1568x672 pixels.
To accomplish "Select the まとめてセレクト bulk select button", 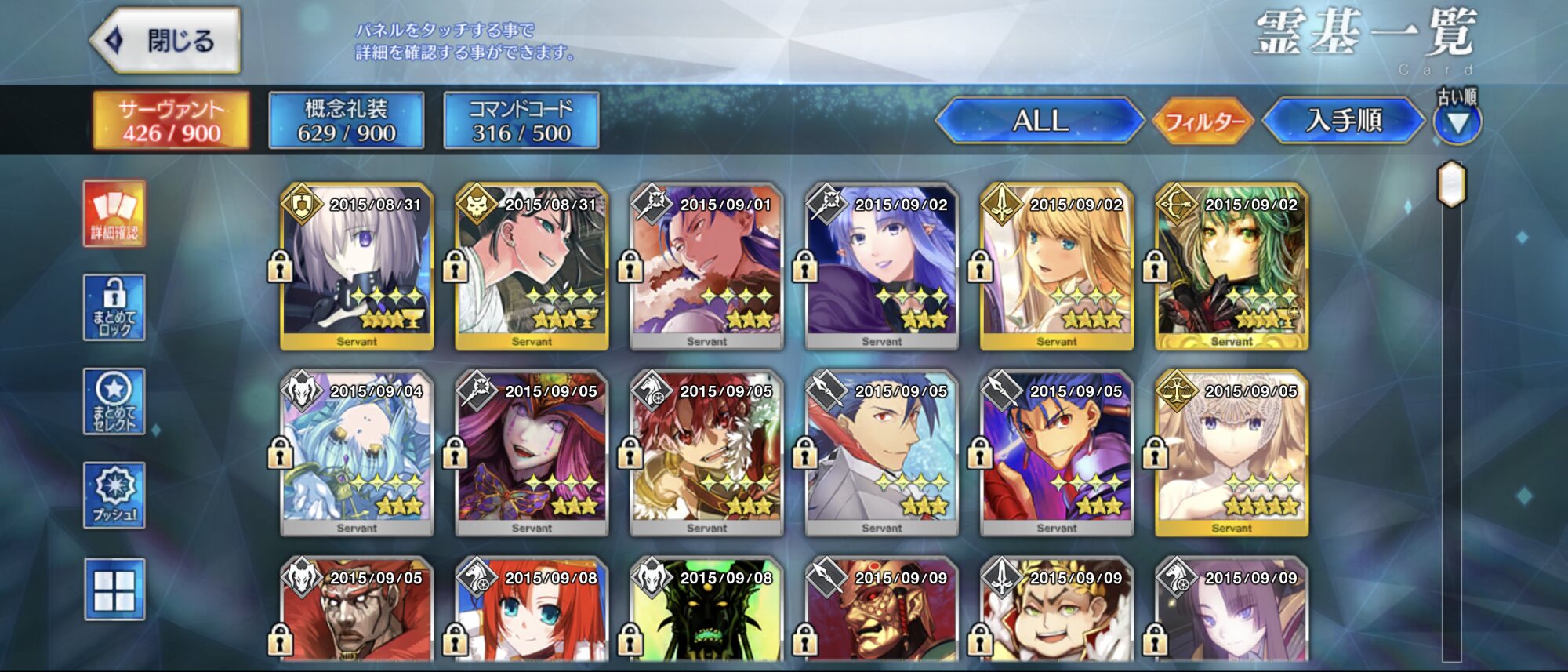I will pyautogui.click(x=114, y=401).
